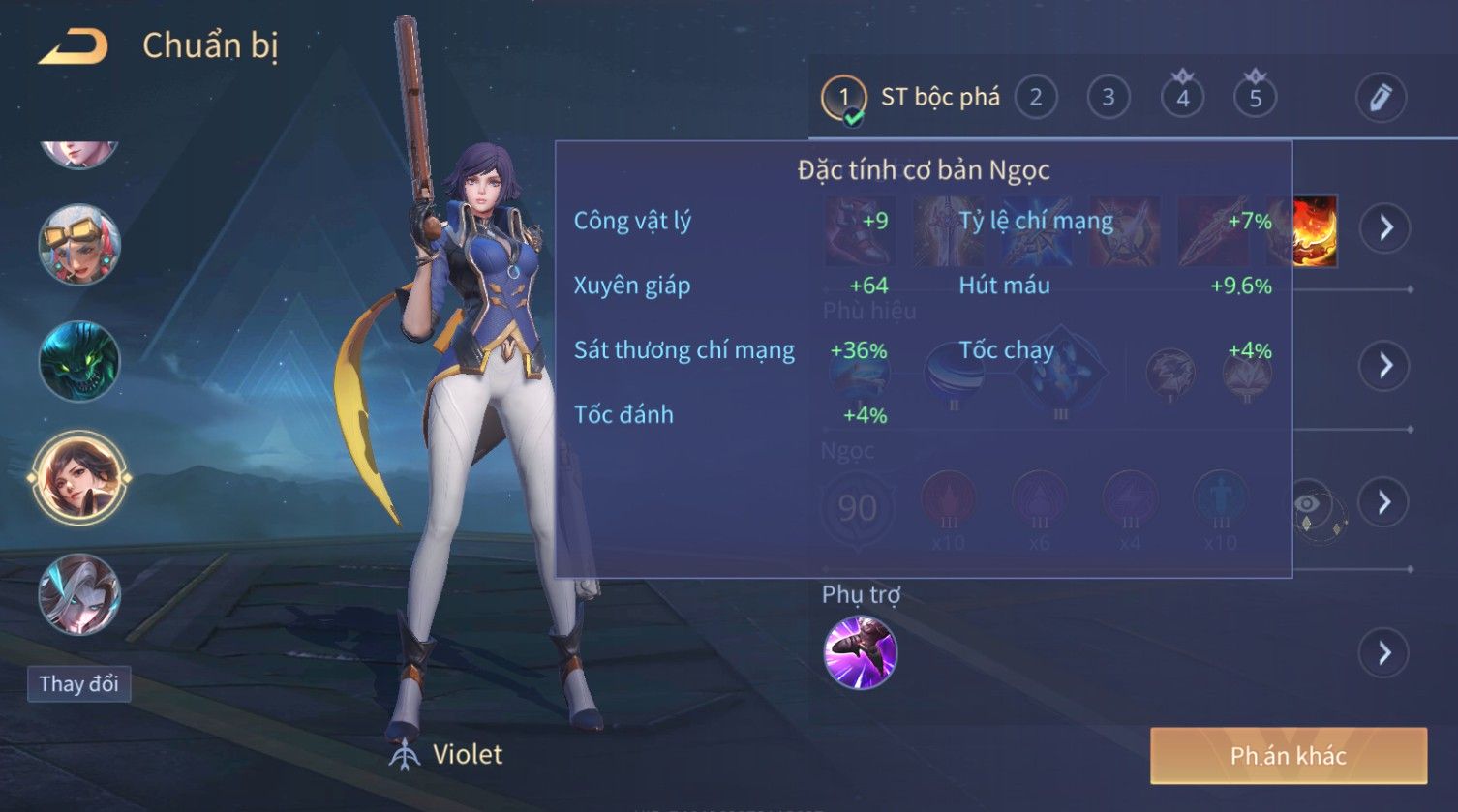Open the equipment row arrow
The height and width of the screenshot is (812, 1458).
click(x=1385, y=228)
